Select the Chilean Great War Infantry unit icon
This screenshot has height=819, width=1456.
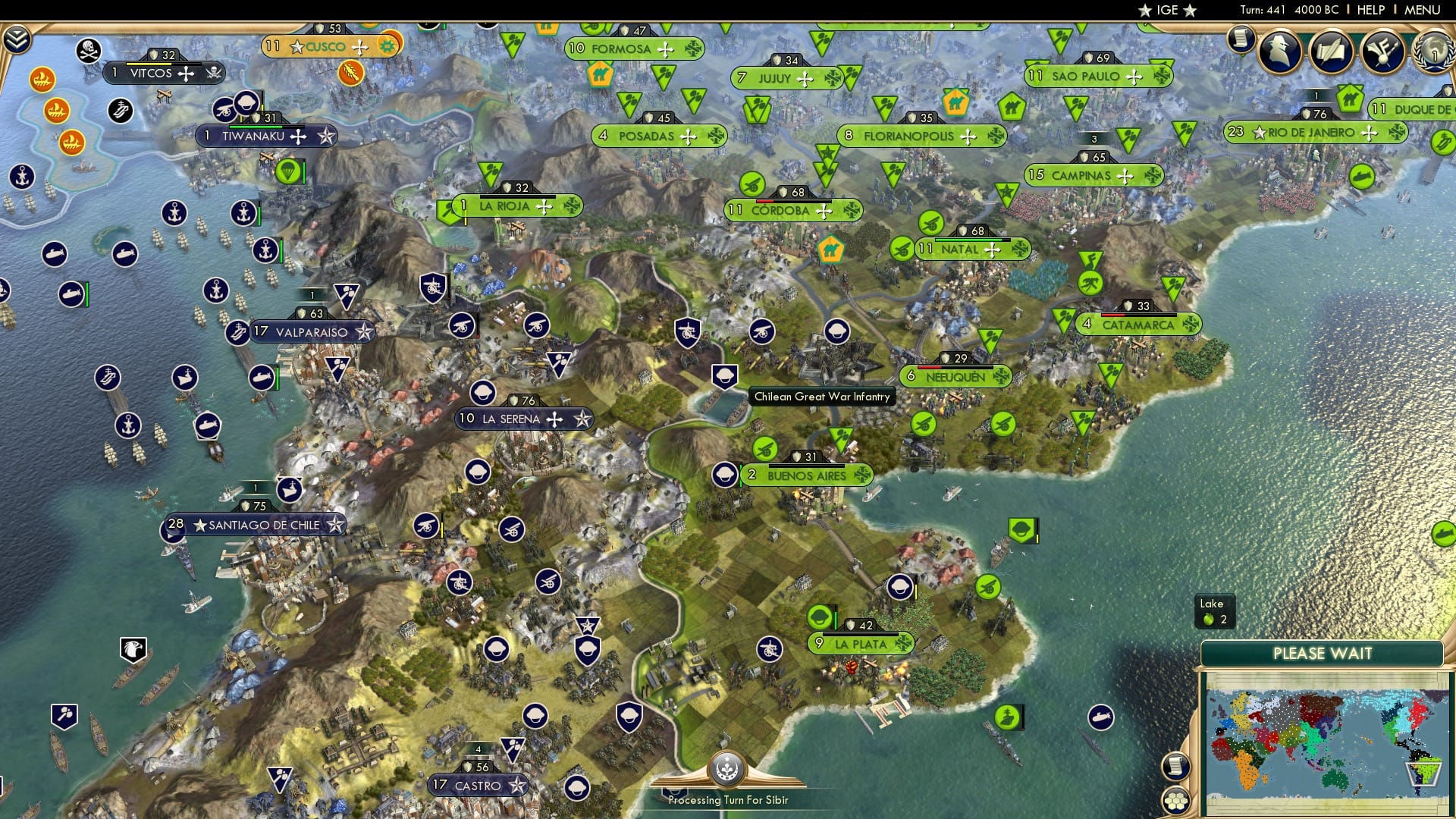(x=724, y=374)
